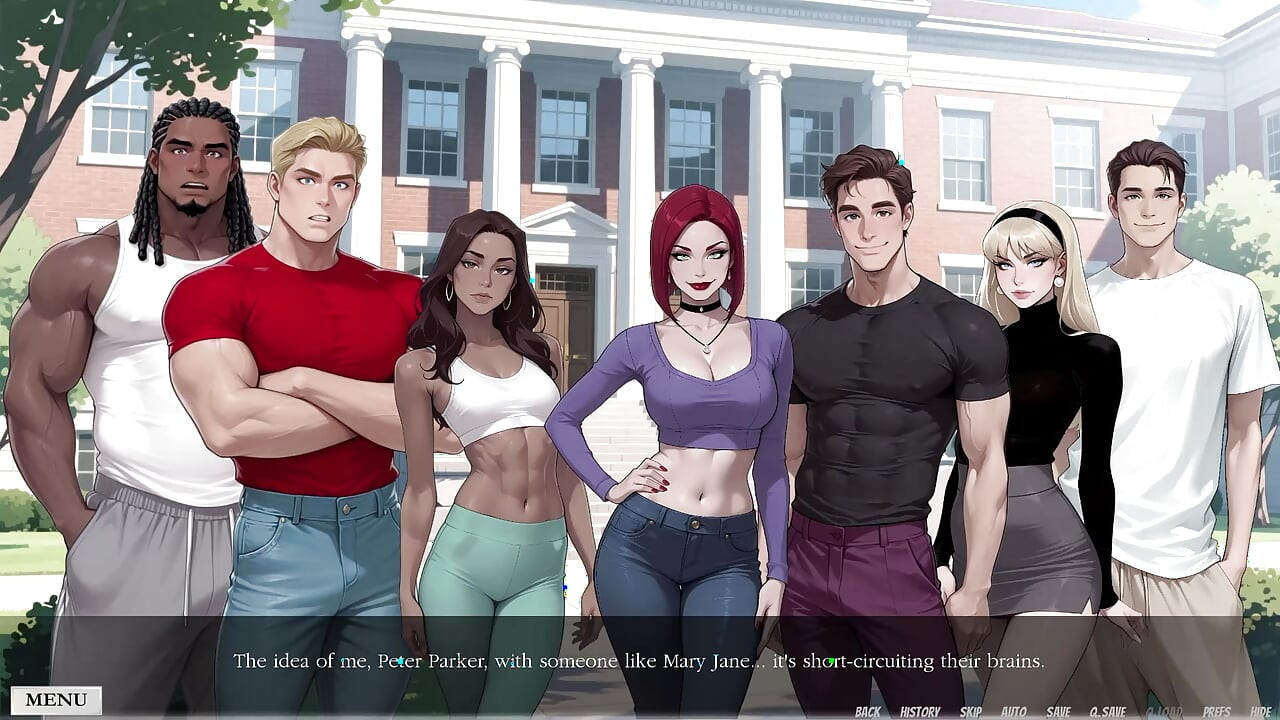Open the PREFS settings screen

(1215, 710)
